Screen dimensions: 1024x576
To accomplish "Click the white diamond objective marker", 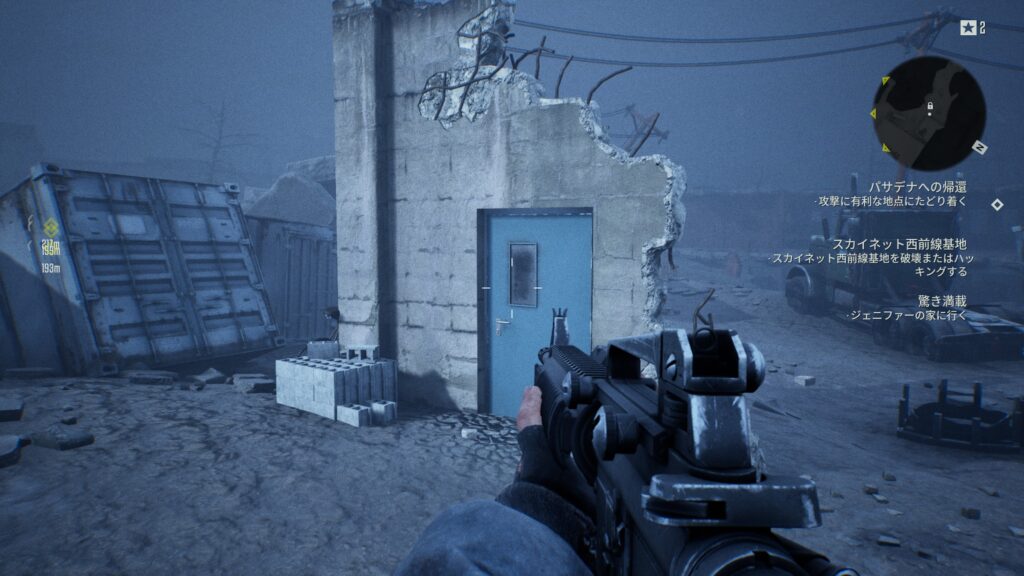I will tap(997, 205).
